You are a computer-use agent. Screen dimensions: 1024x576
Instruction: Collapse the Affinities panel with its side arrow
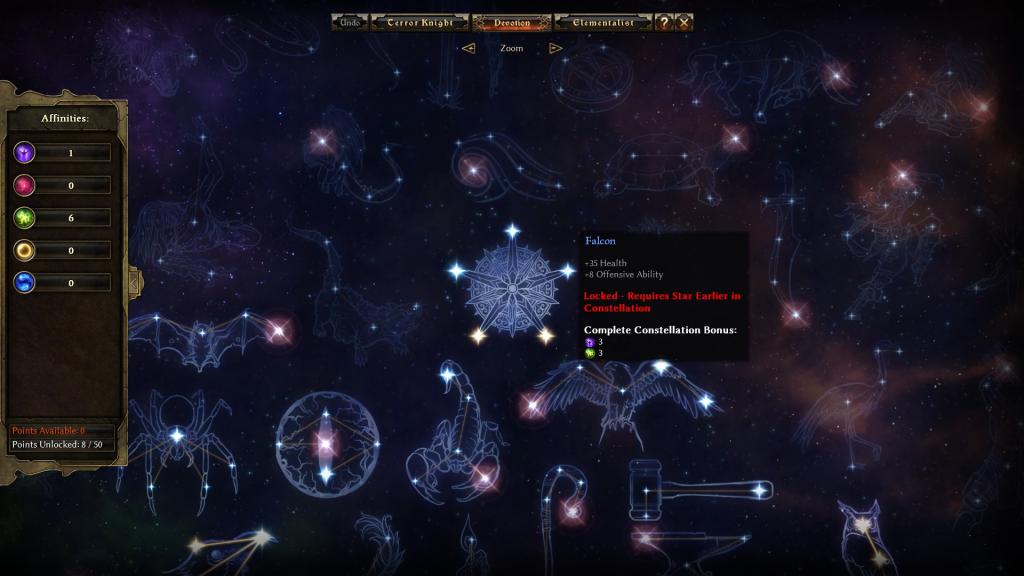coord(134,282)
